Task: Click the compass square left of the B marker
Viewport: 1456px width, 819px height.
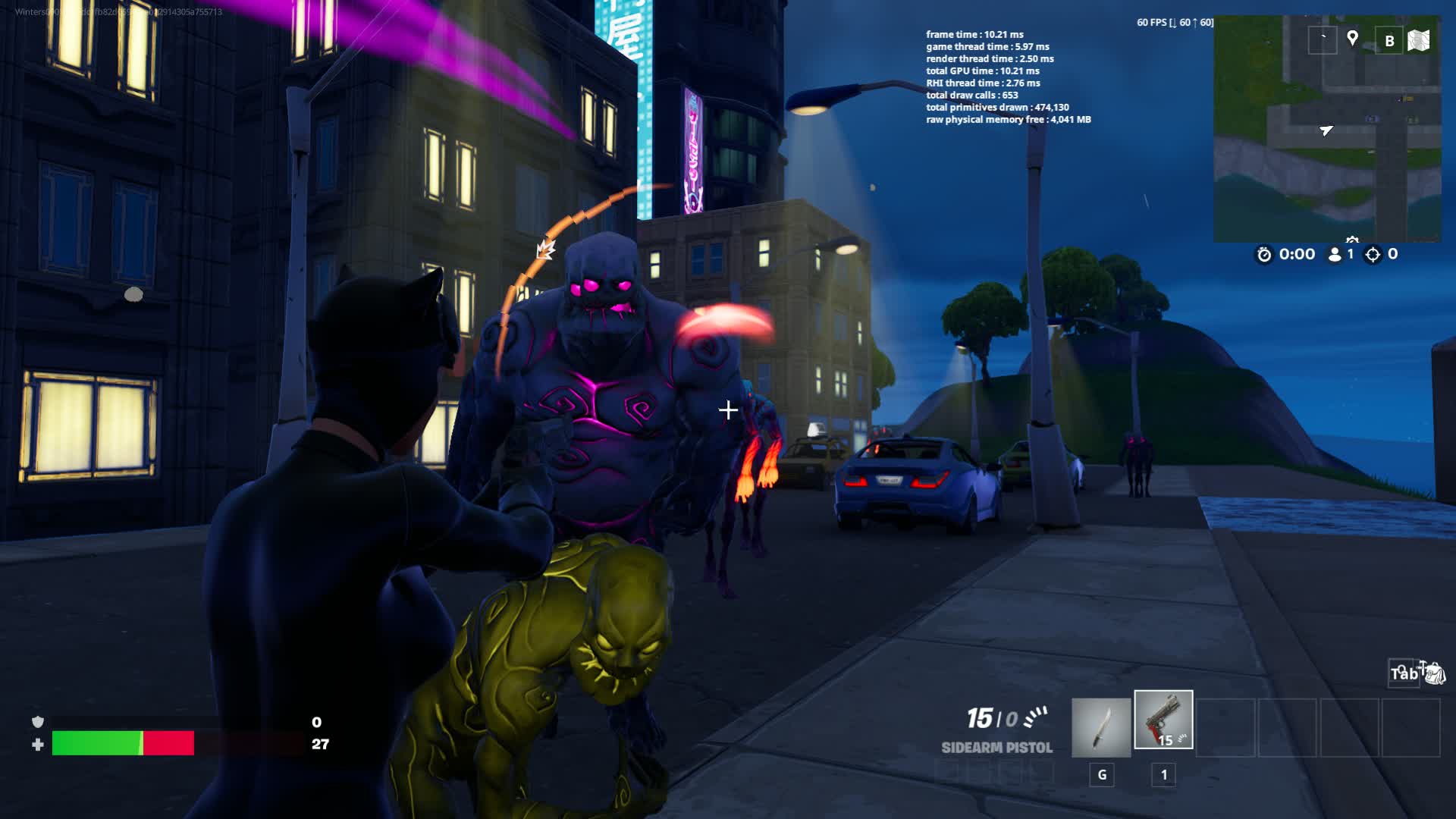Action: 1323,38
